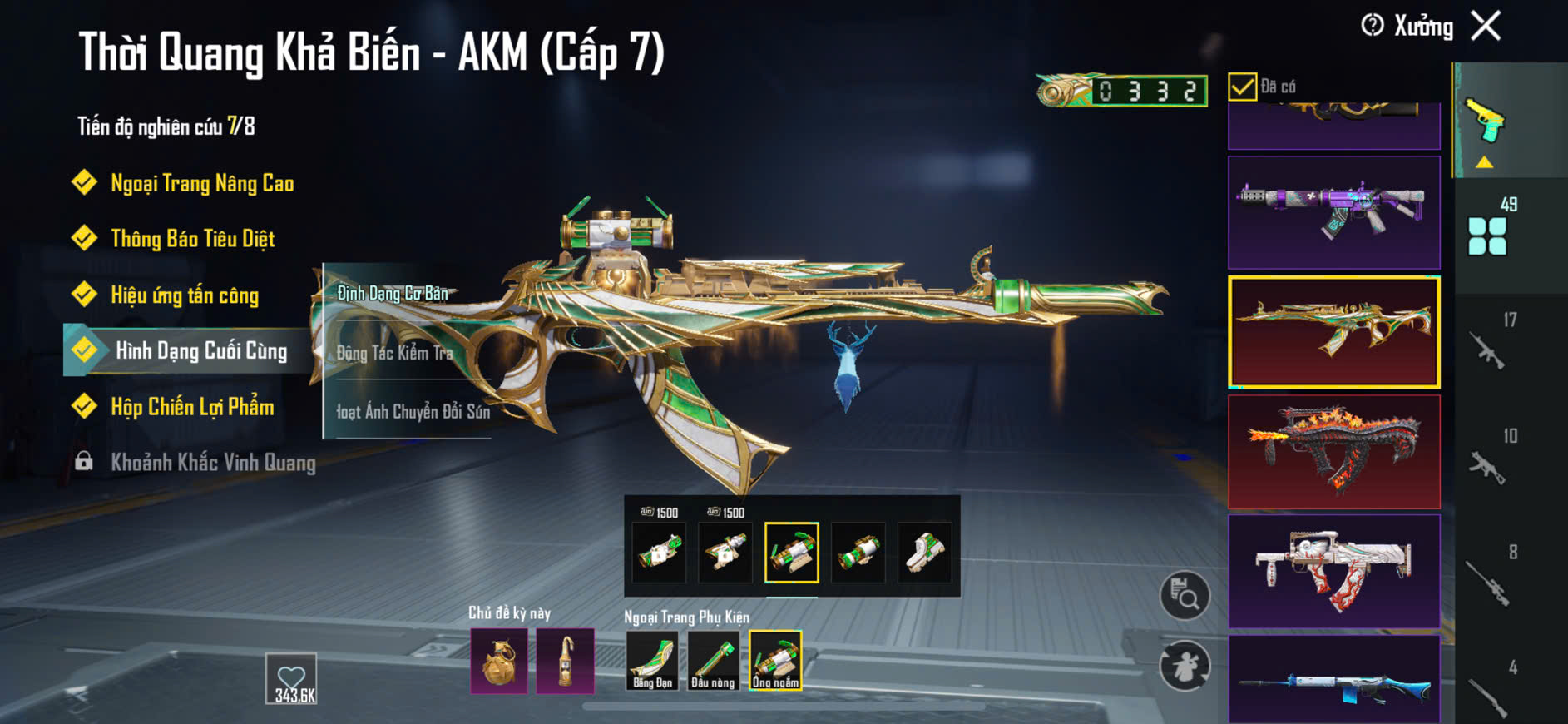Open the Ống ngắm attachment skin tab
The image size is (1568, 724).
775,661
